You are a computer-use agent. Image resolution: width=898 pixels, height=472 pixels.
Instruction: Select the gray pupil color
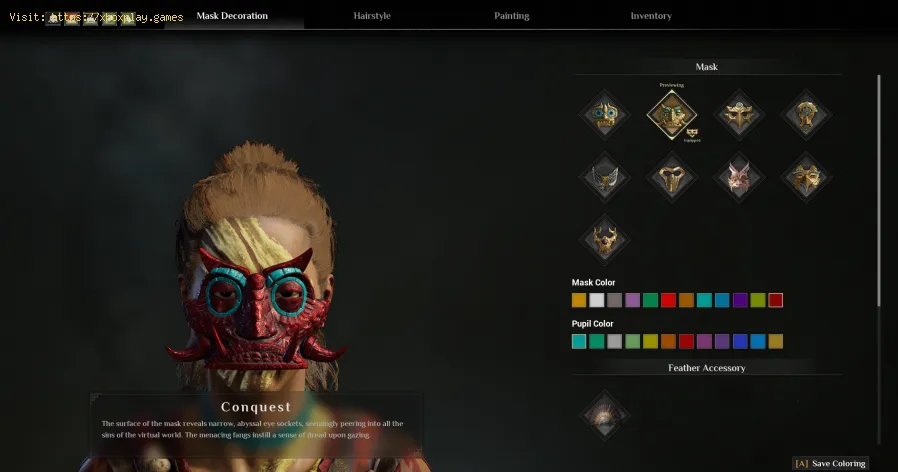[x=615, y=341]
